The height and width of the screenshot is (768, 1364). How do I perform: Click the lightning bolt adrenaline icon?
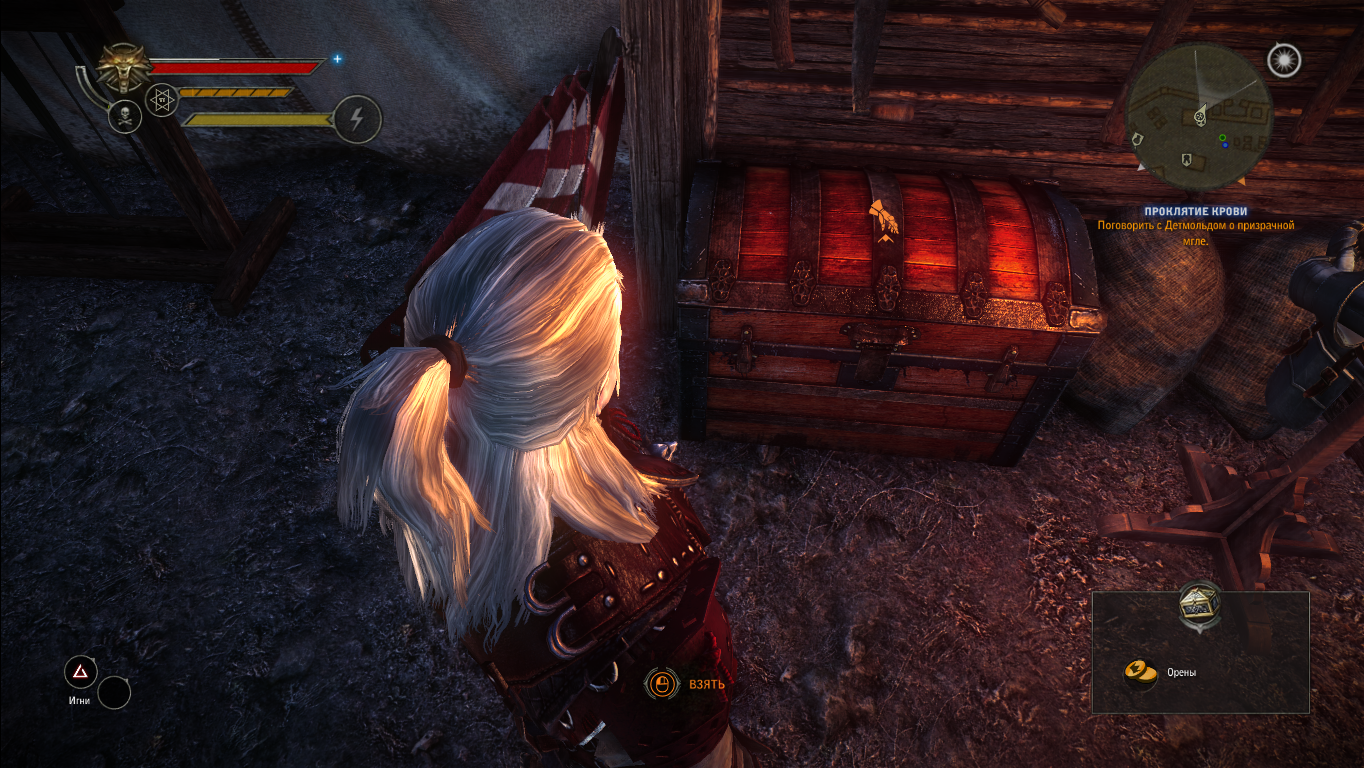tap(357, 119)
